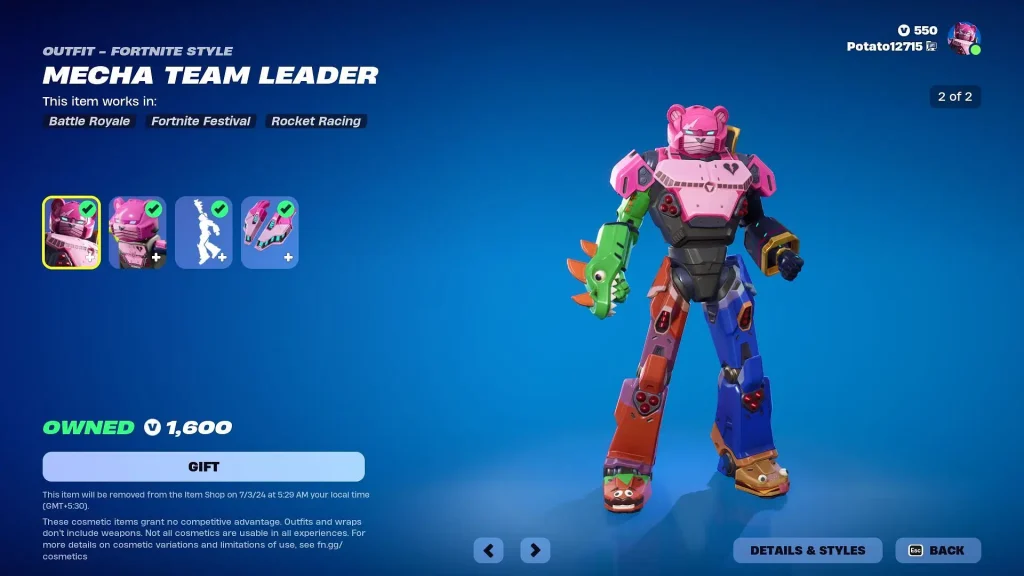This screenshot has width=1024, height=576.
Task: Open Details & Styles
Action: coord(808,550)
